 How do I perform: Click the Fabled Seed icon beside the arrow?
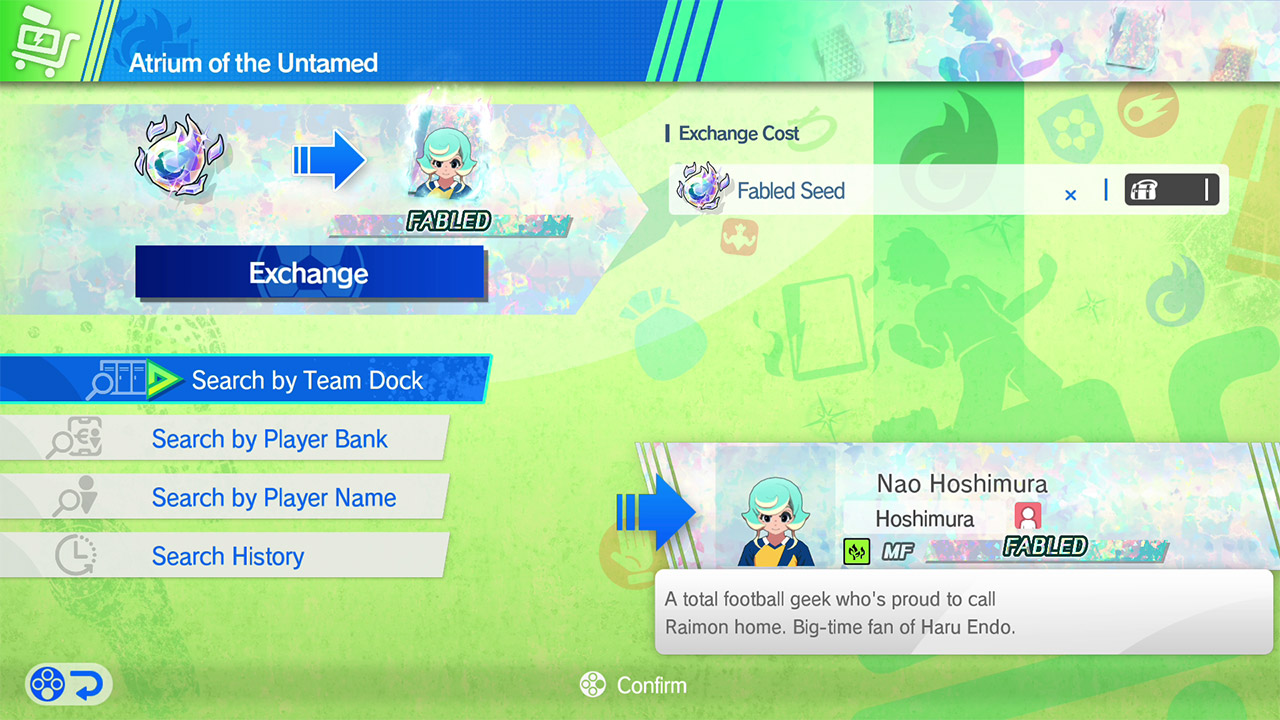[180, 157]
